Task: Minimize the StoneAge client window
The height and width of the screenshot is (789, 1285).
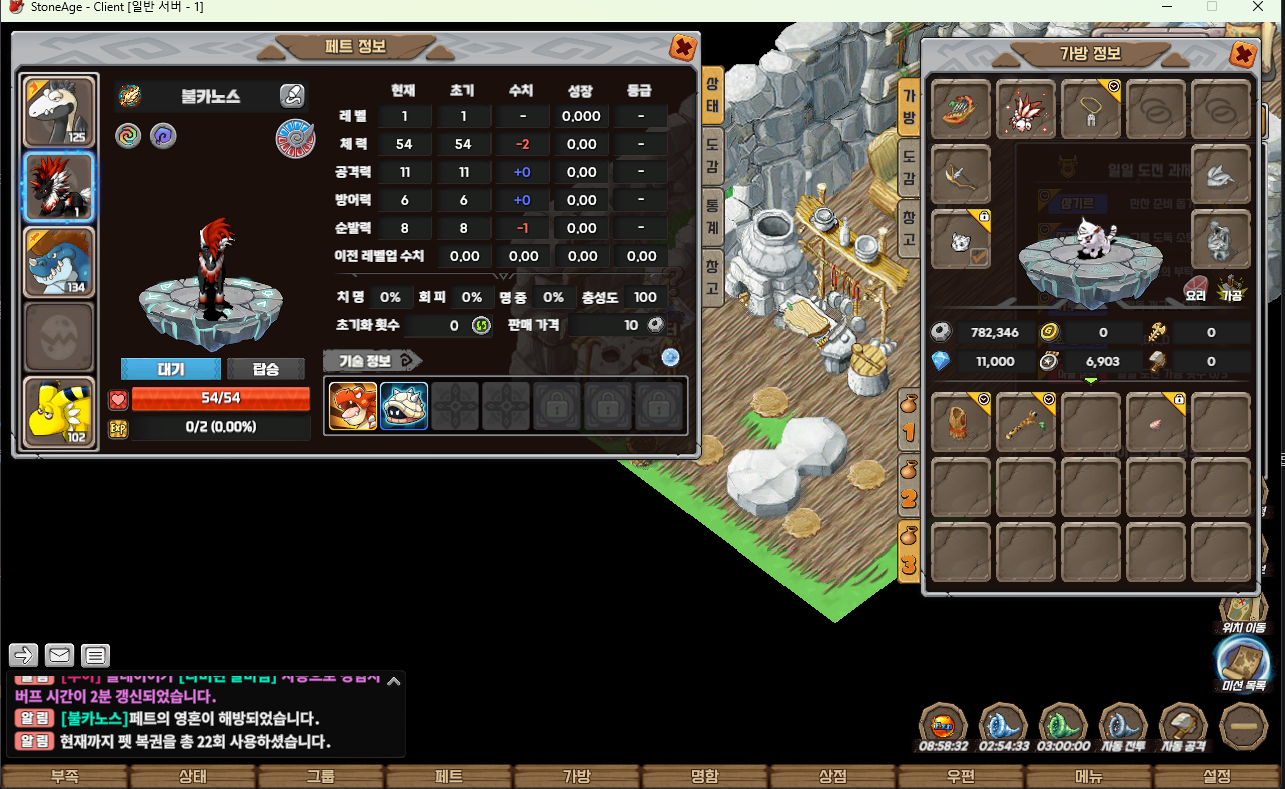Action: click(x=1166, y=7)
